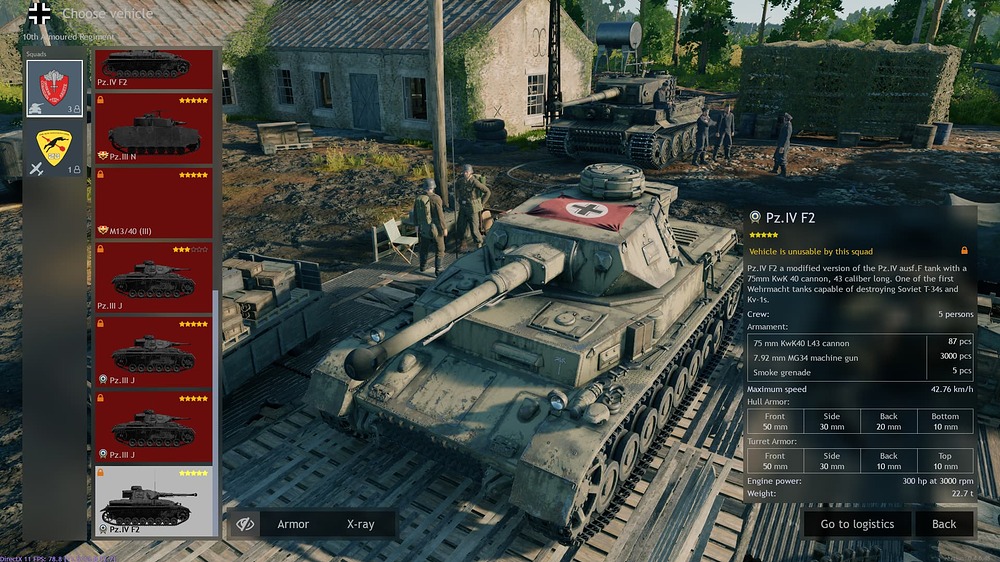Select the highlighted white Pz.IV F2 card
This screenshot has height=562, width=1000.
(154, 500)
